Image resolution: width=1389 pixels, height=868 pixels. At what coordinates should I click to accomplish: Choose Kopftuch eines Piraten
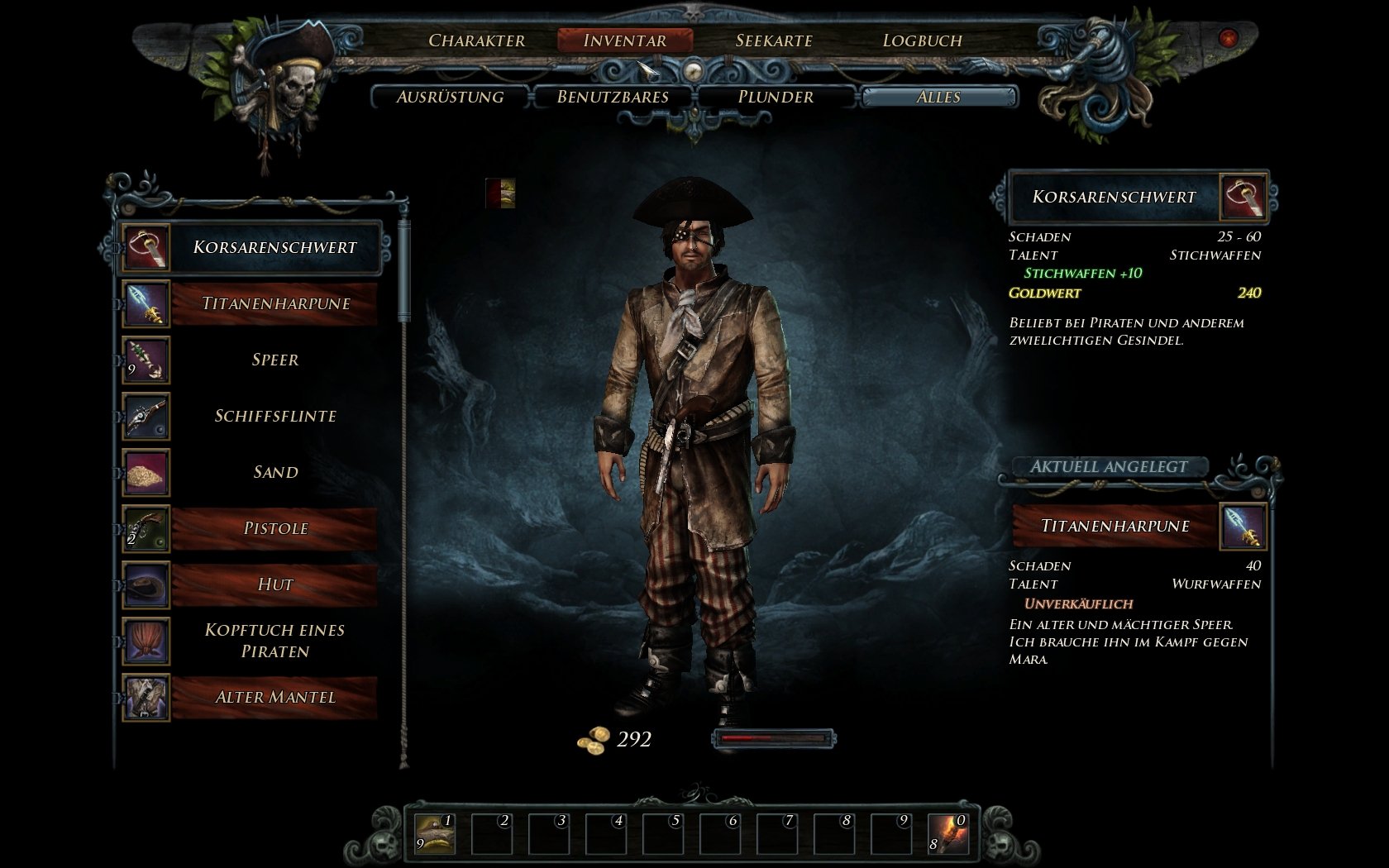pos(274,641)
